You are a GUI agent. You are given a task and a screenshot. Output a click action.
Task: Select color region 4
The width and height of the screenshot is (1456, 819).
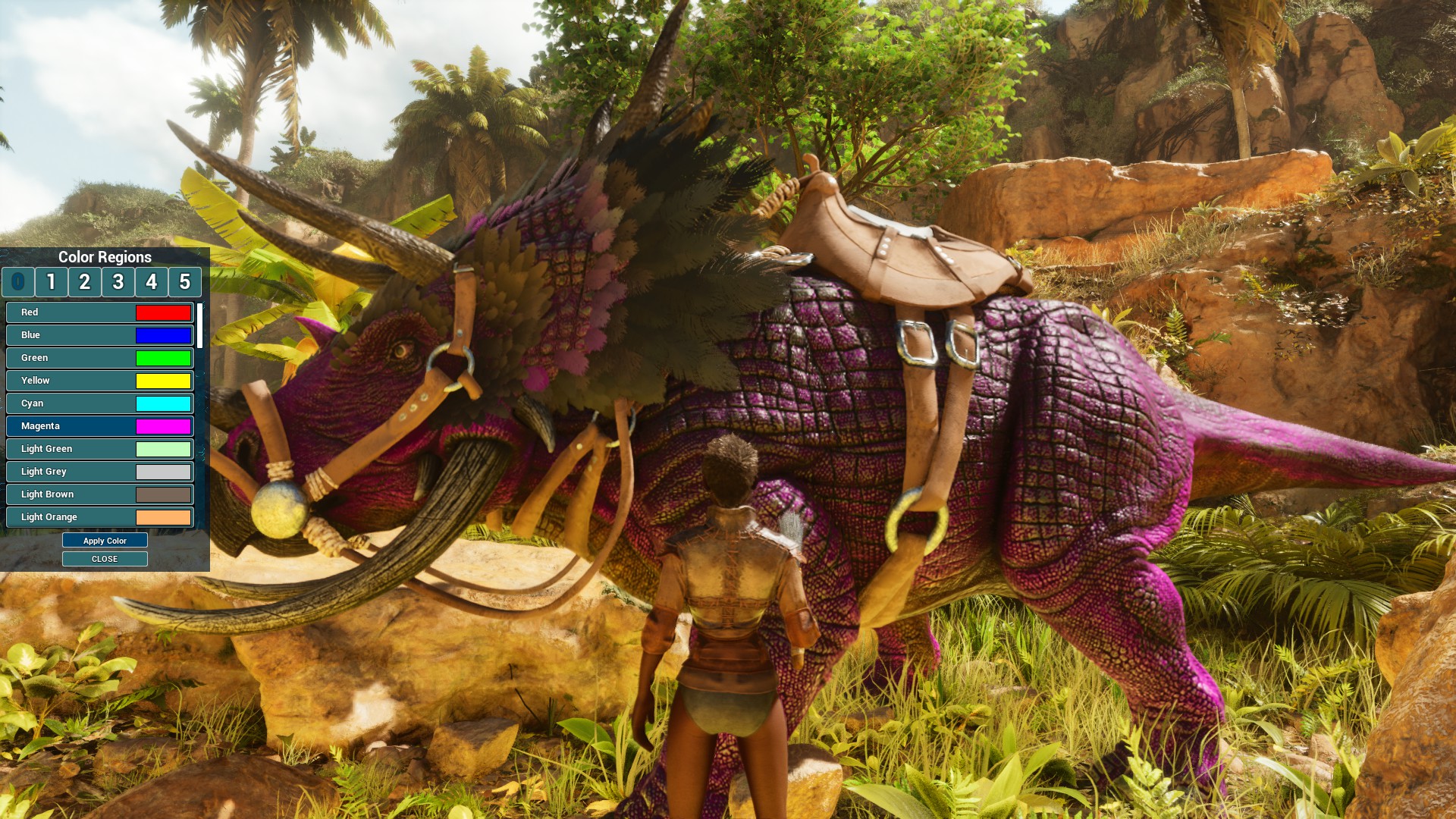[x=151, y=282]
